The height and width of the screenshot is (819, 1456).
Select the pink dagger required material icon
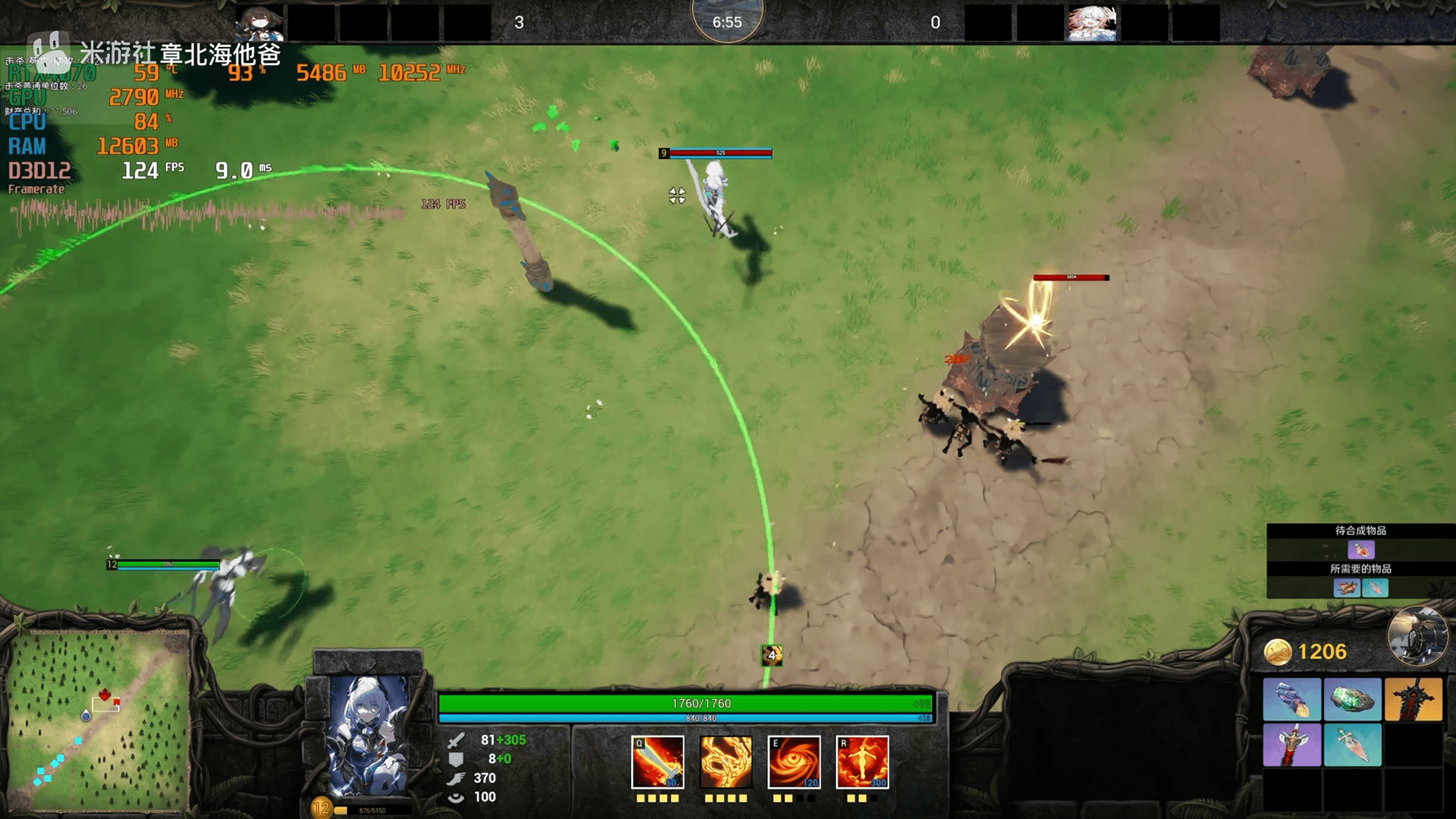point(1375,588)
